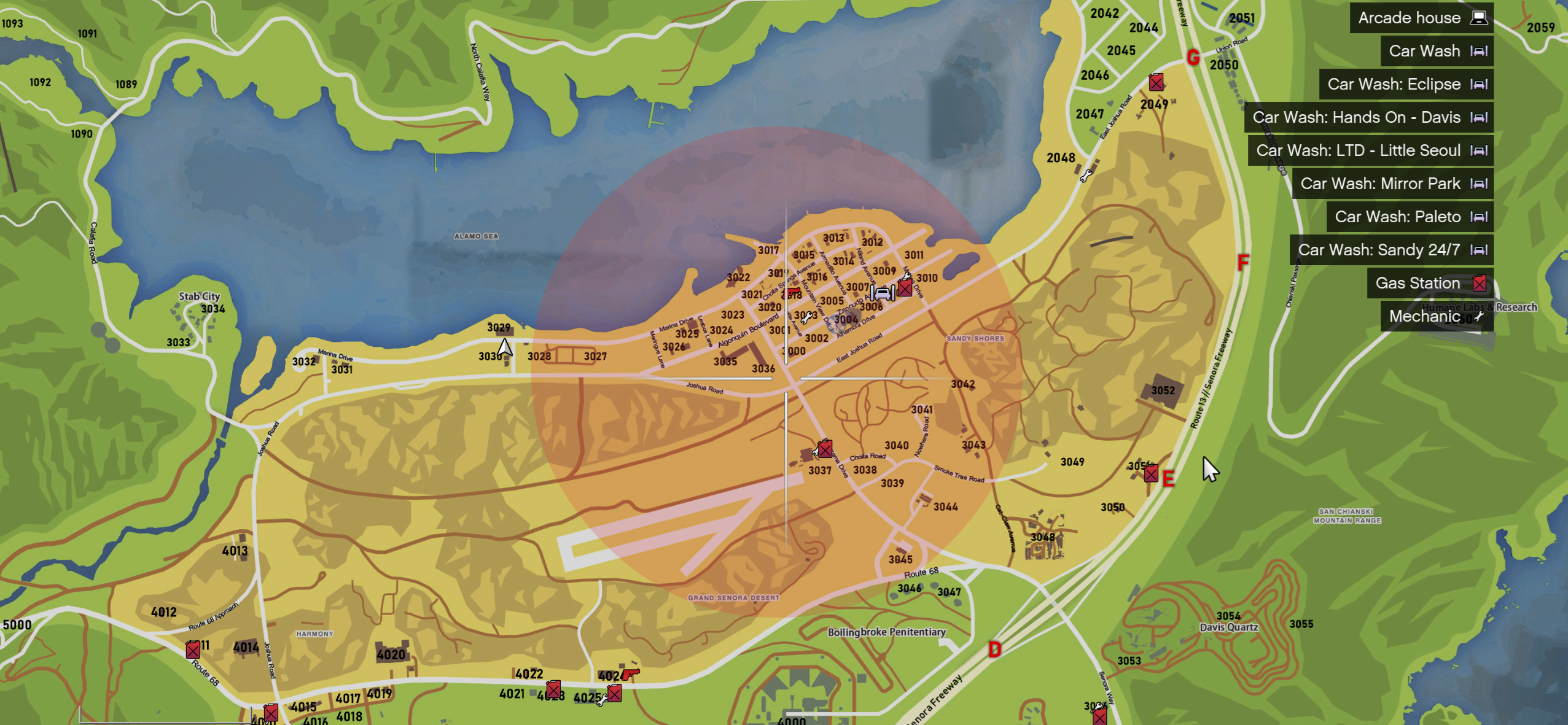The height and width of the screenshot is (725, 1568).
Task: Pick Car Wash: Hands On - Davis
Action: click(x=1368, y=117)
